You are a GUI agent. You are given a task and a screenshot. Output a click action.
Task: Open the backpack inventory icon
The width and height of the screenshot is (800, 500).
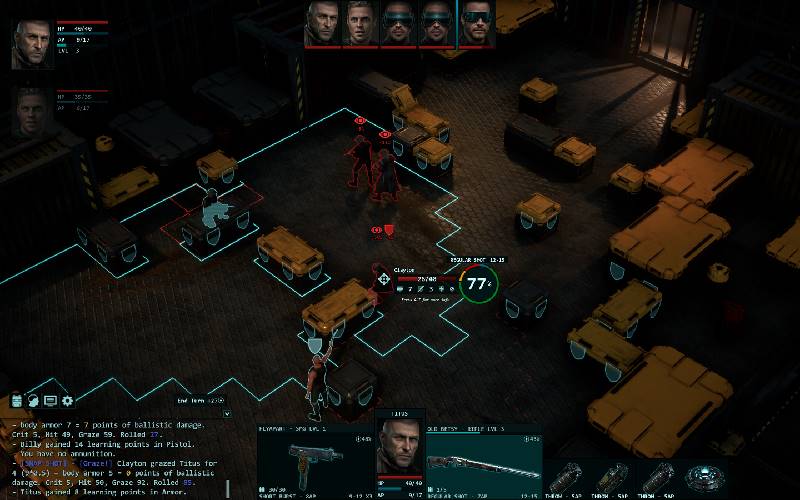point(17,401)
